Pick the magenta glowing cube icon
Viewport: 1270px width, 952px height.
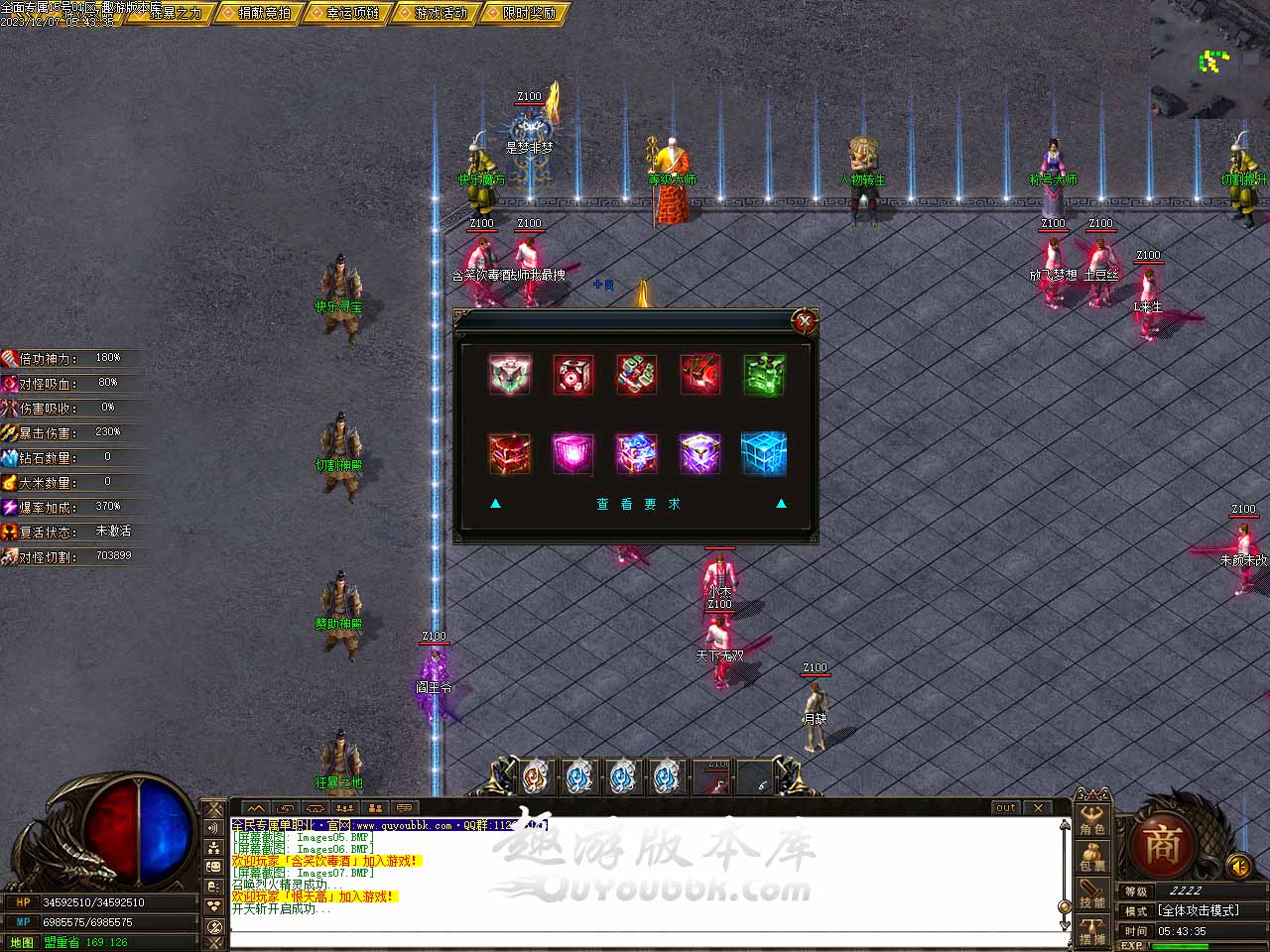573,453
